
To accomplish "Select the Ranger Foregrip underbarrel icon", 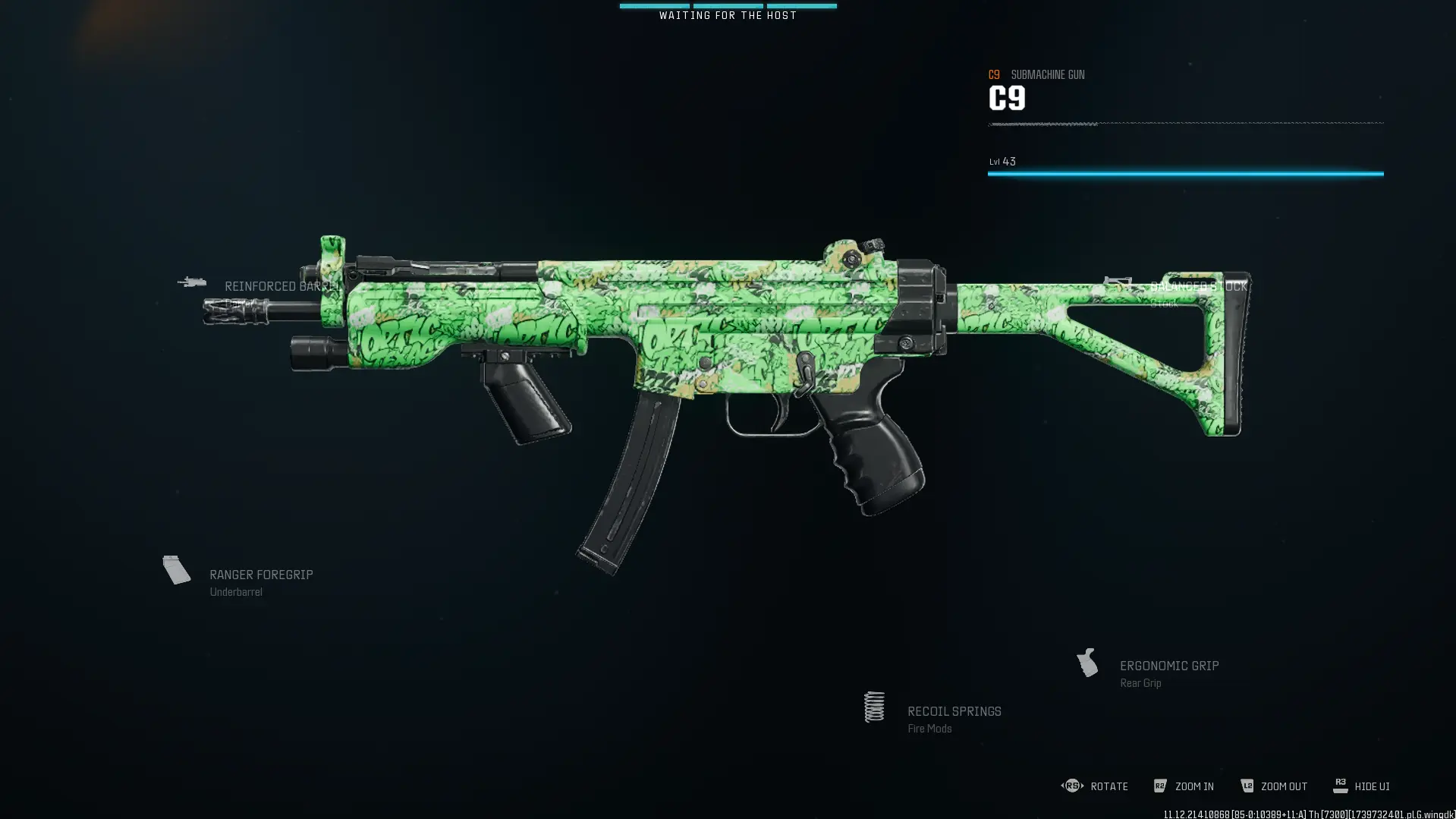I will pos(177,569).
